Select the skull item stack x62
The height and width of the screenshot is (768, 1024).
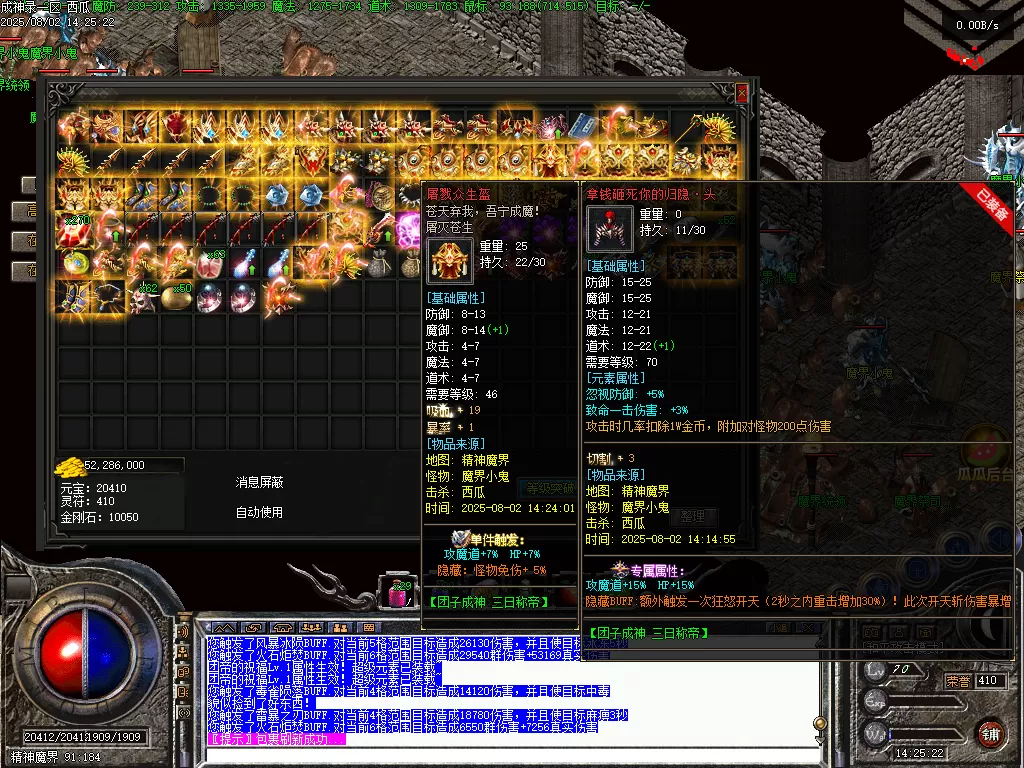pos(141,297)
